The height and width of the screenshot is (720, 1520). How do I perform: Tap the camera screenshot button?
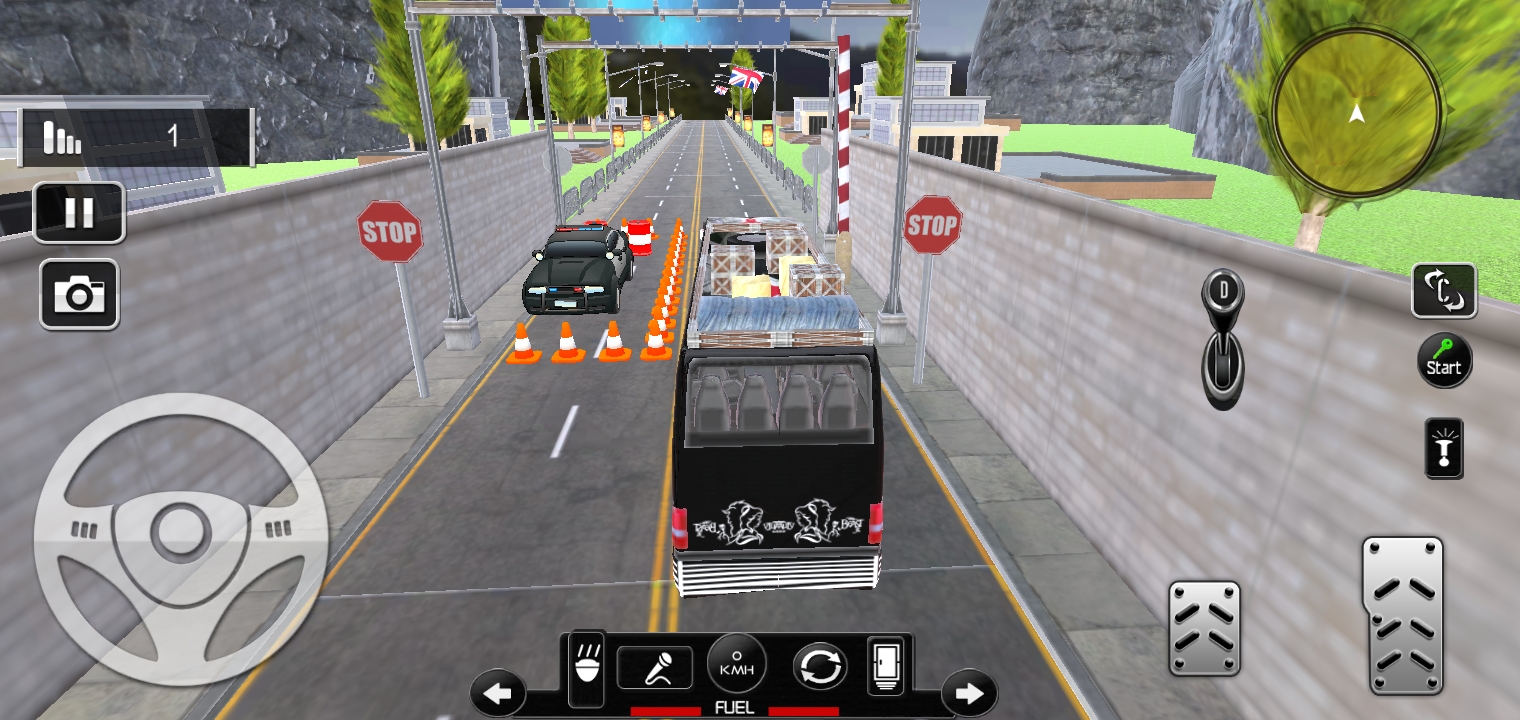pyautogui.click(x=79, y=294)
